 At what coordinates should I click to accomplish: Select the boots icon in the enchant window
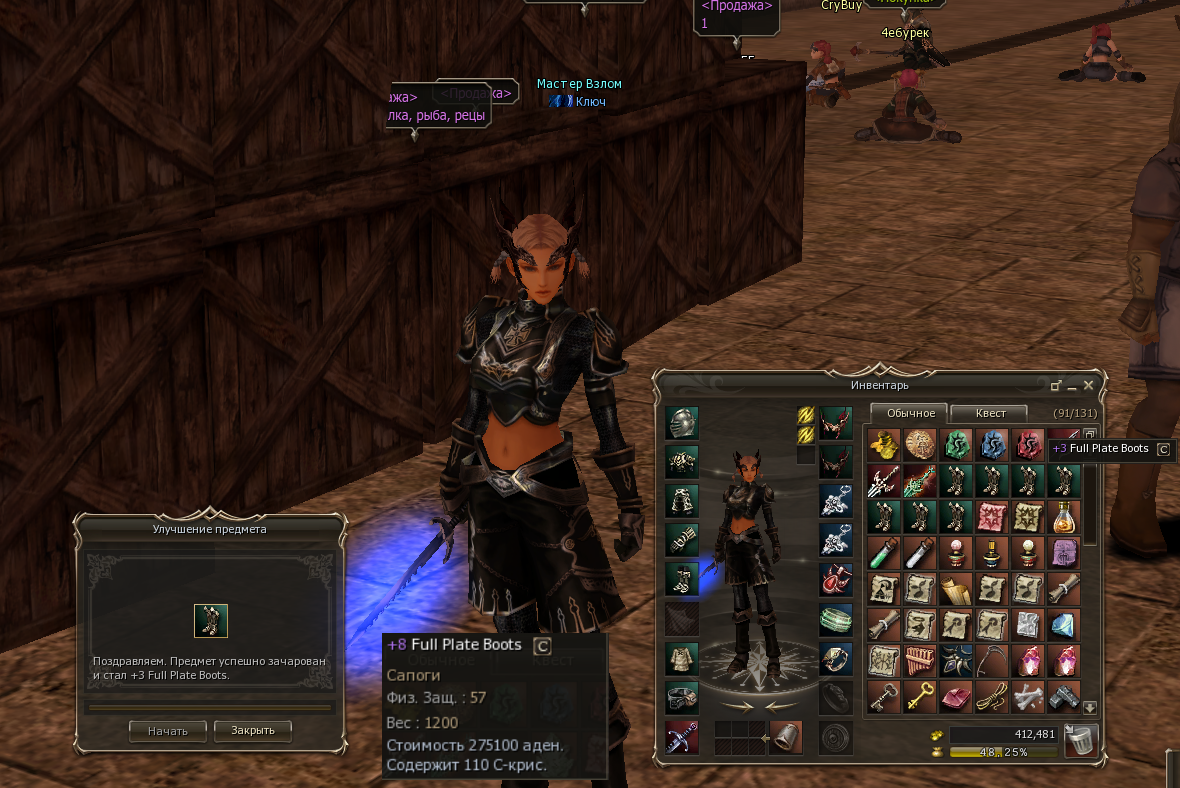pyautogui.click(x=210, y=621)
